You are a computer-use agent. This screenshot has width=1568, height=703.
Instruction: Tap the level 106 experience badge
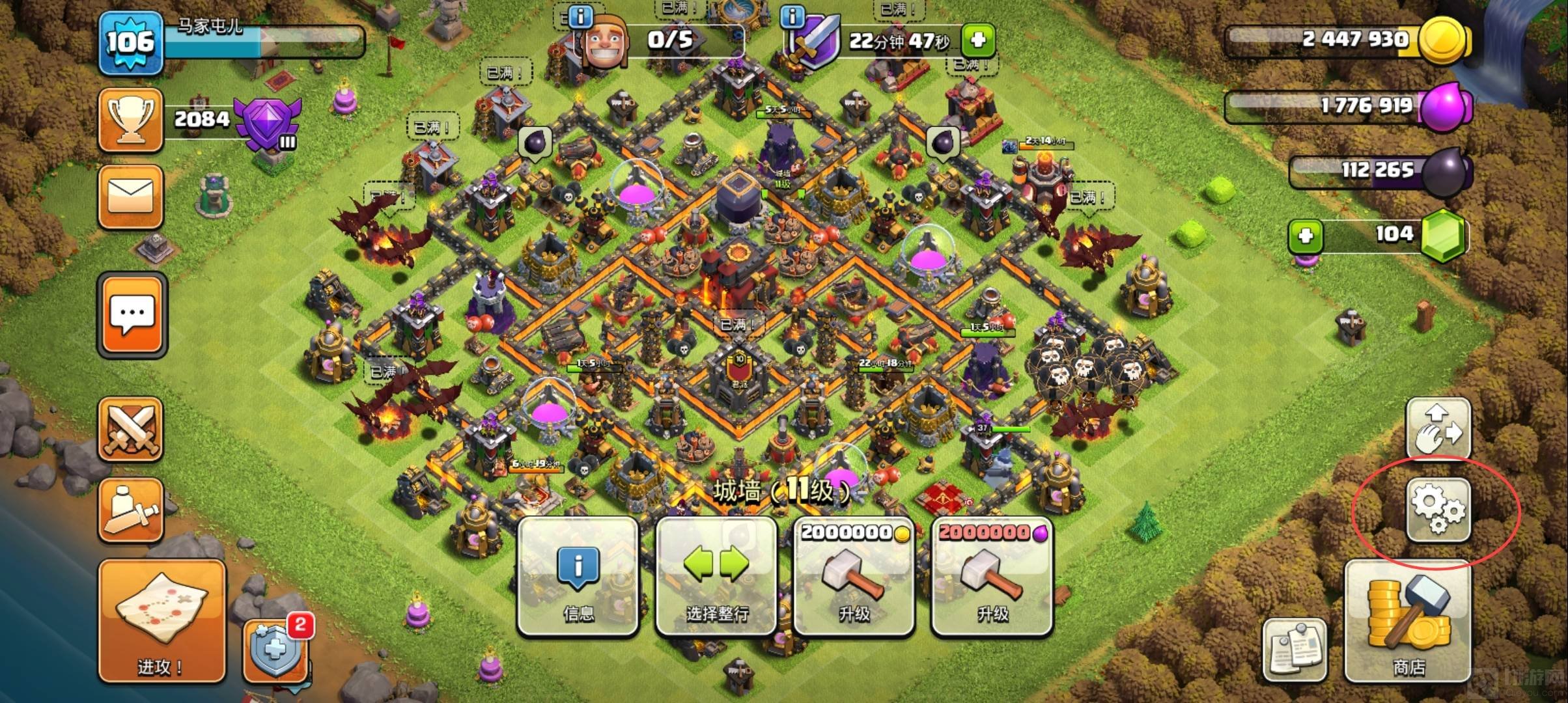(130, 42)
